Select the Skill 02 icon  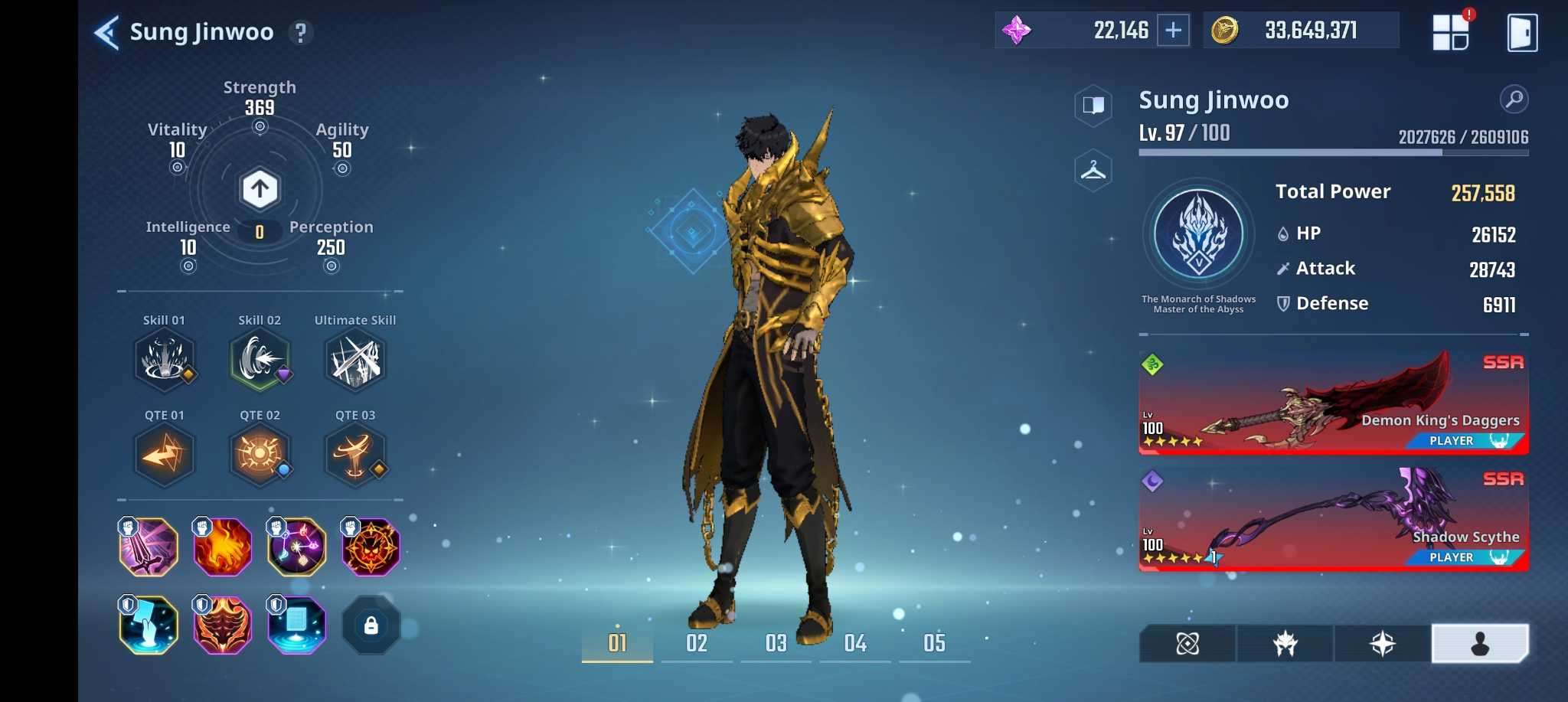[260, 360]
